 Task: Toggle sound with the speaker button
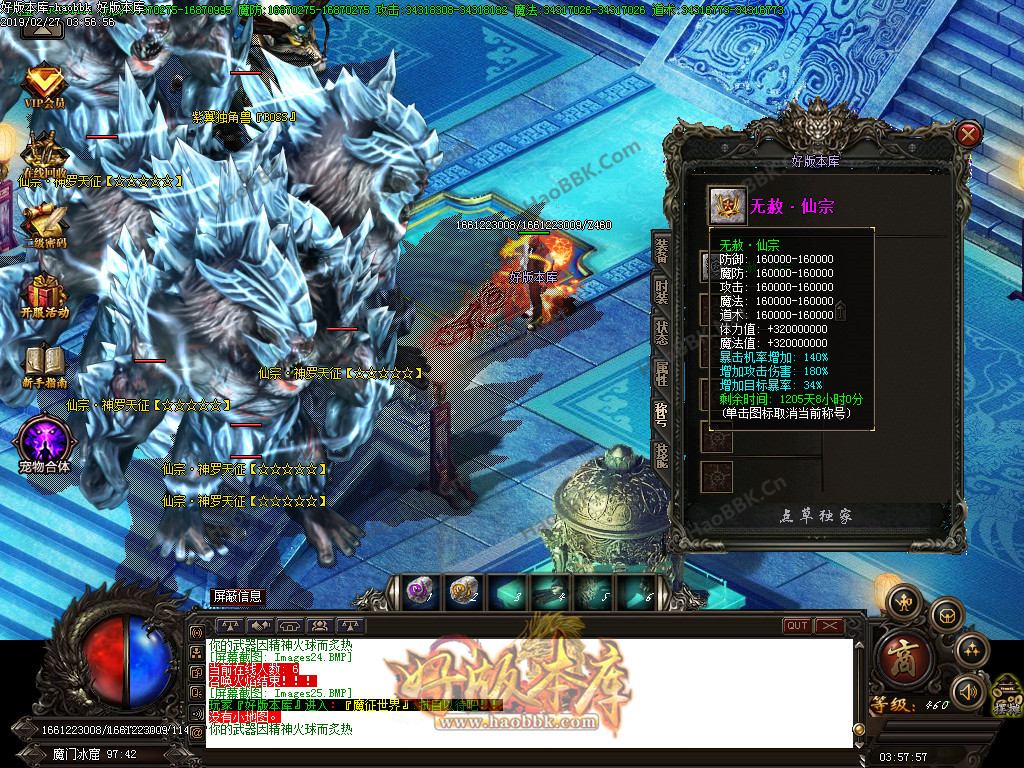(x=966, y=691)
